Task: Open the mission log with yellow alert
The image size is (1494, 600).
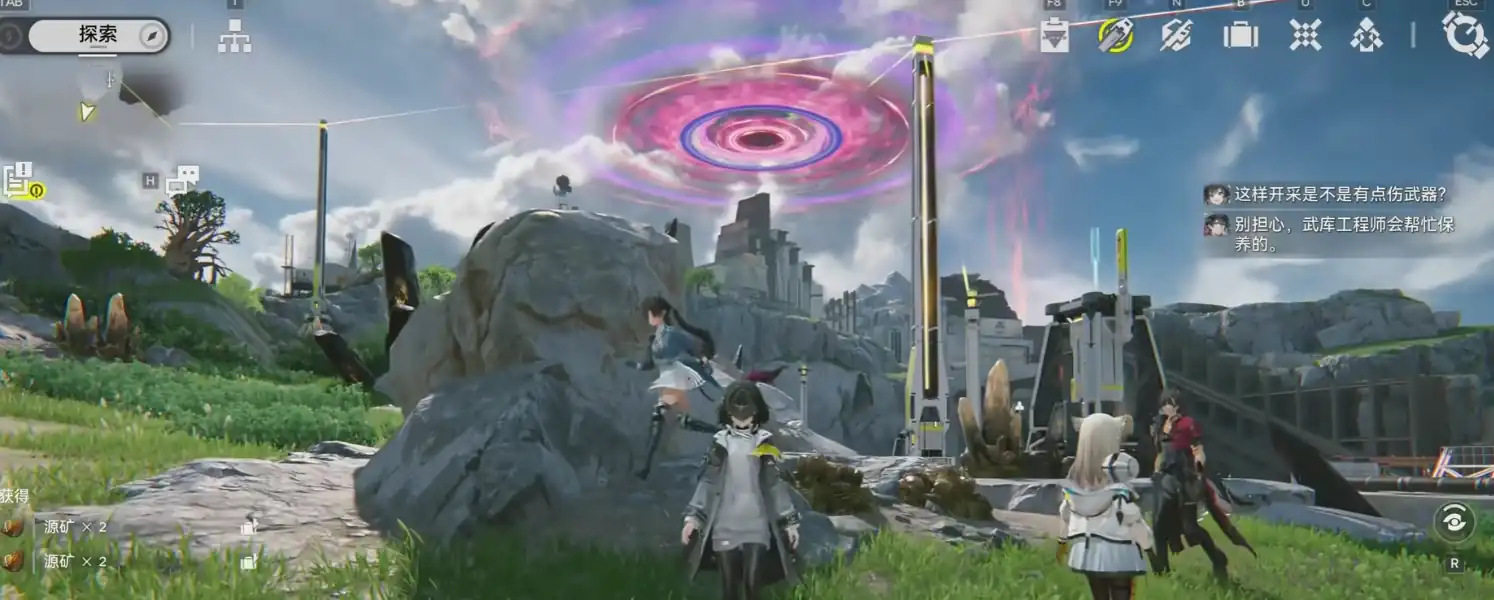Action: (x=20, y=181)
